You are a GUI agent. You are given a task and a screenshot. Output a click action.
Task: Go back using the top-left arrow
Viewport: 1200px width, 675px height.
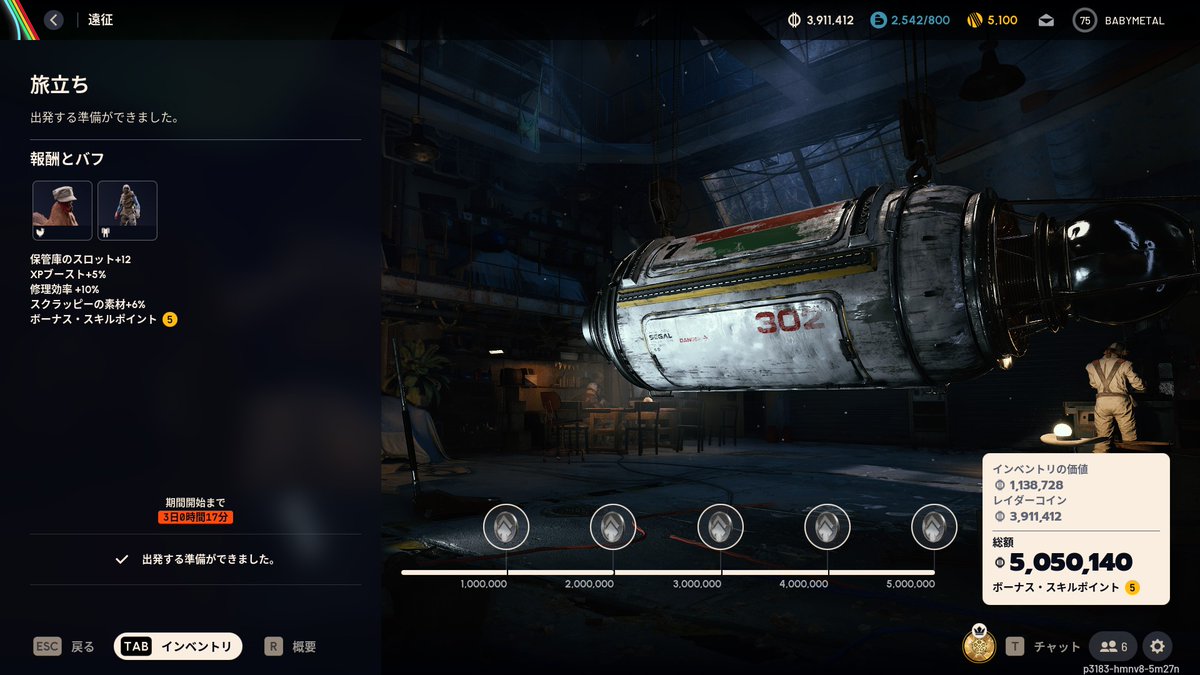(54, 20)
